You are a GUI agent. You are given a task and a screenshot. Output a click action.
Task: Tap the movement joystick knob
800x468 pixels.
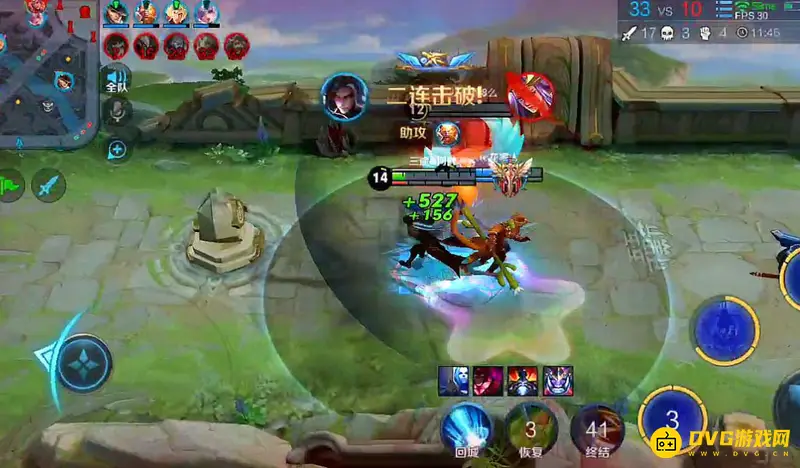84,362
